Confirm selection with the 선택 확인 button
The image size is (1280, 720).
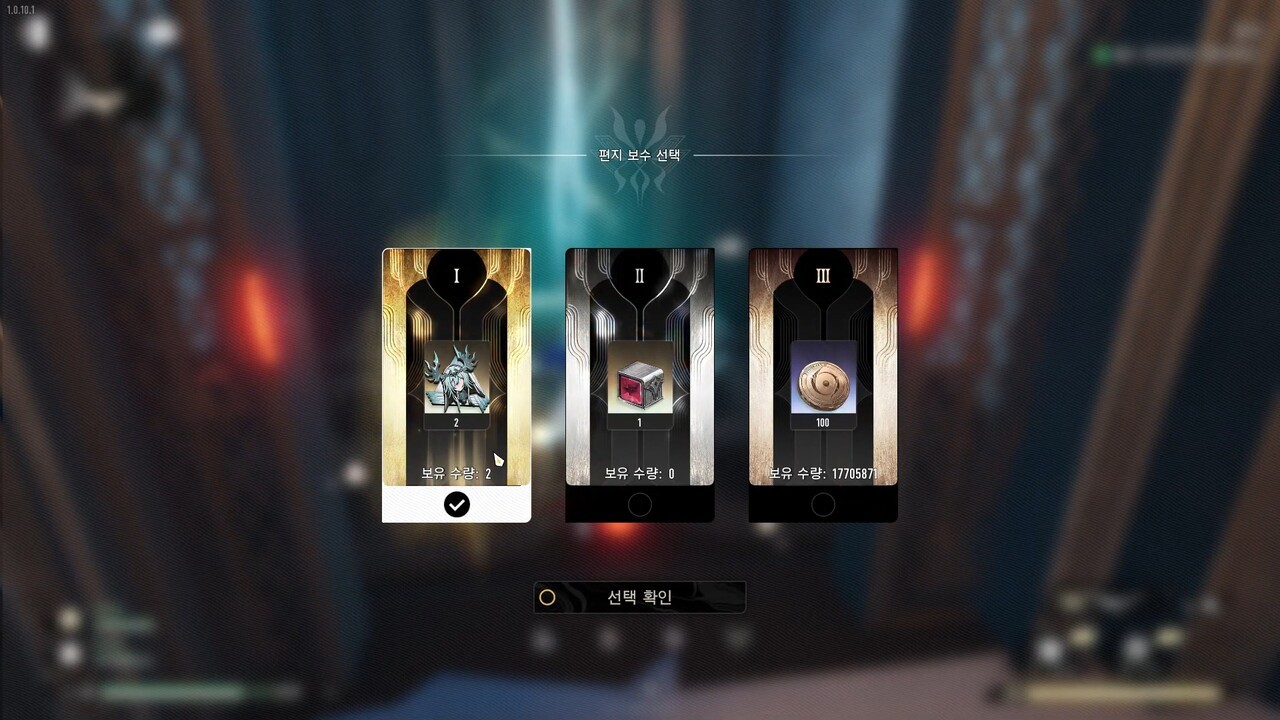[640, 598]
